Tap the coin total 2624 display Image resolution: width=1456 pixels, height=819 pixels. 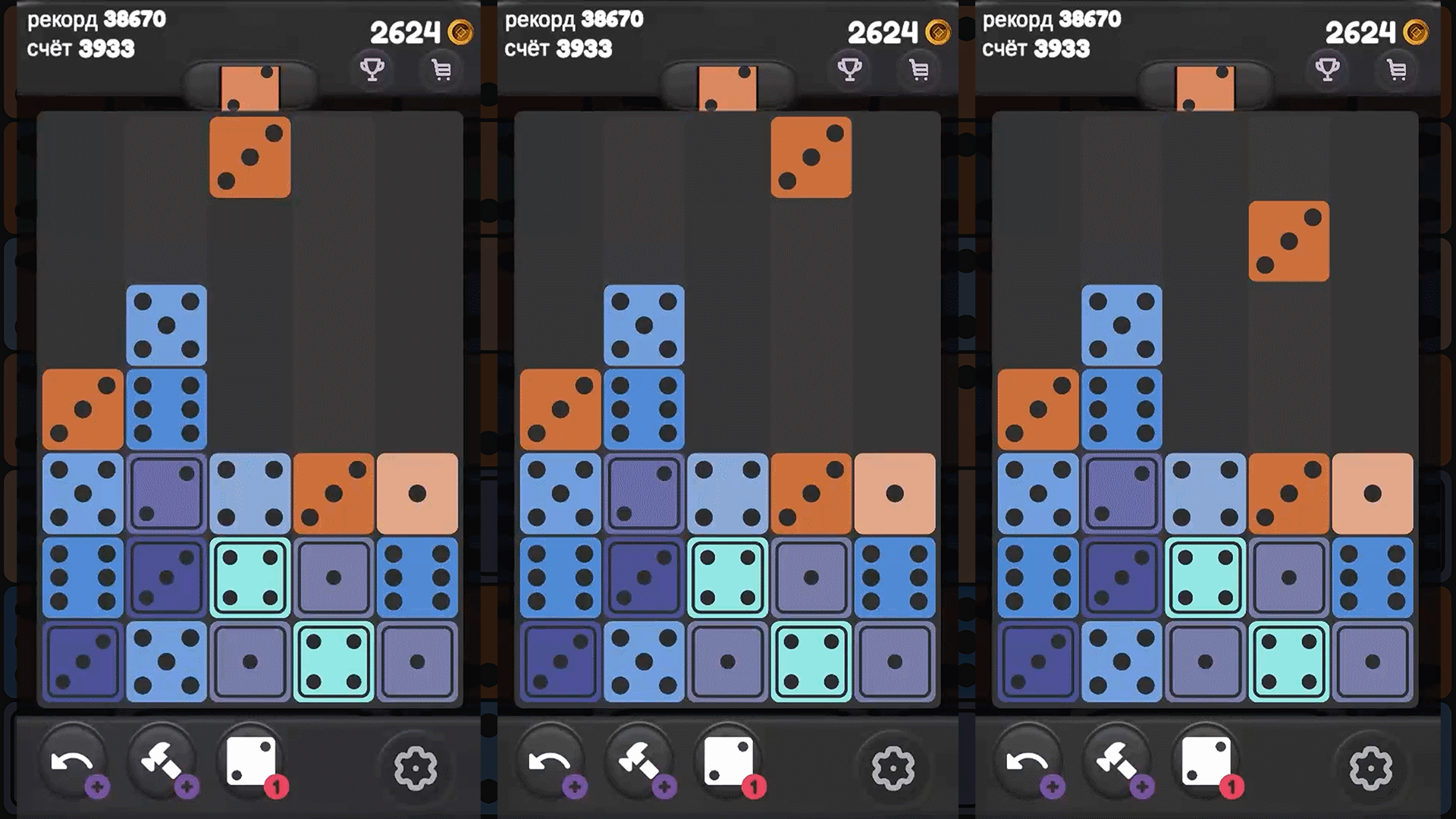click(x=407, y=32)
